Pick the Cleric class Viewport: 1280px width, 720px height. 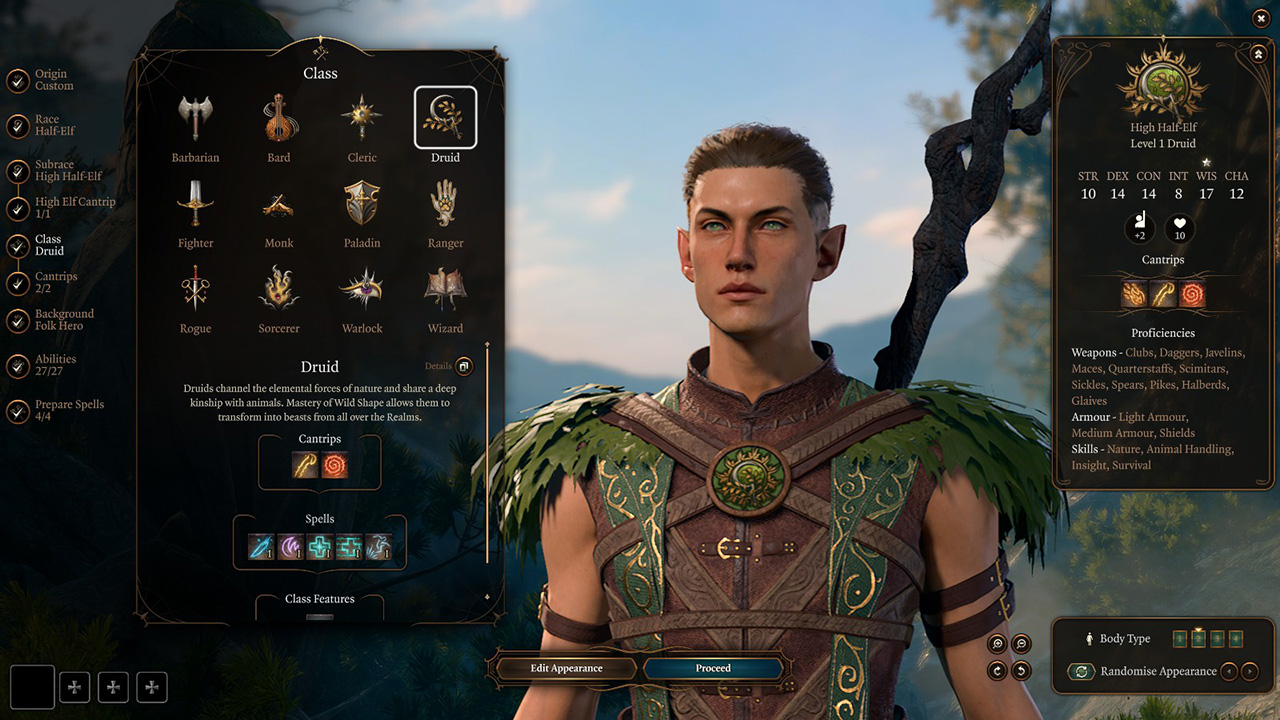(x=362, y=118)
